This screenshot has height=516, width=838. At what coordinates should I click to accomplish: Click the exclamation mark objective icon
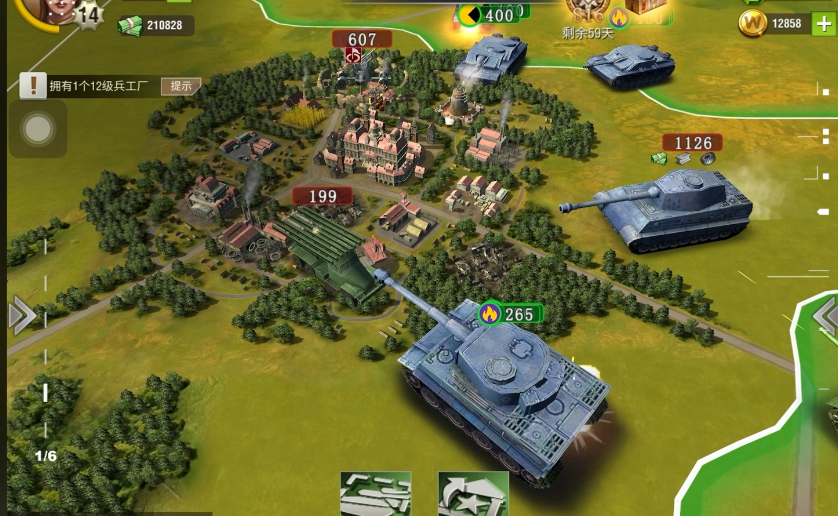[x=33, y=86]
